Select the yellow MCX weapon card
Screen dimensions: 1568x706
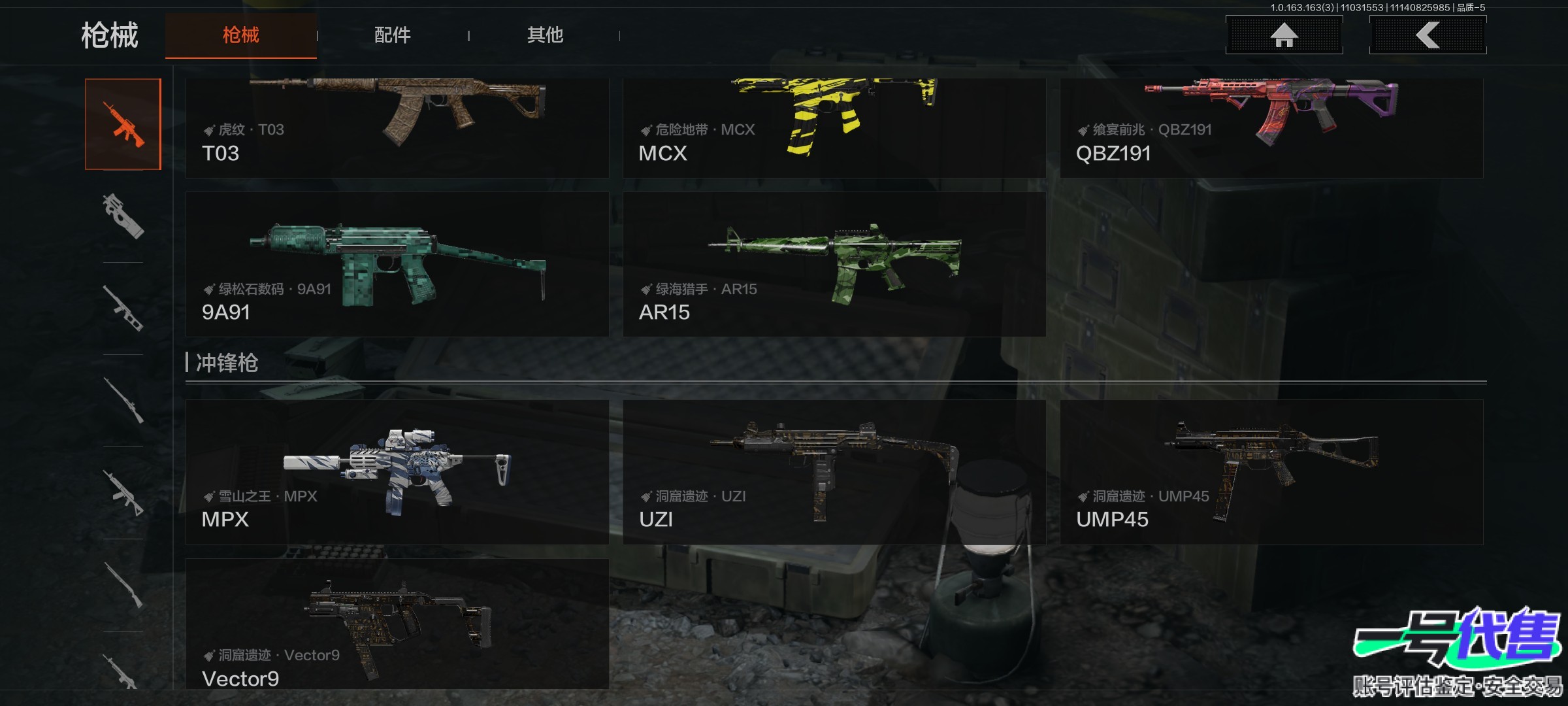(x=834, y=128)
